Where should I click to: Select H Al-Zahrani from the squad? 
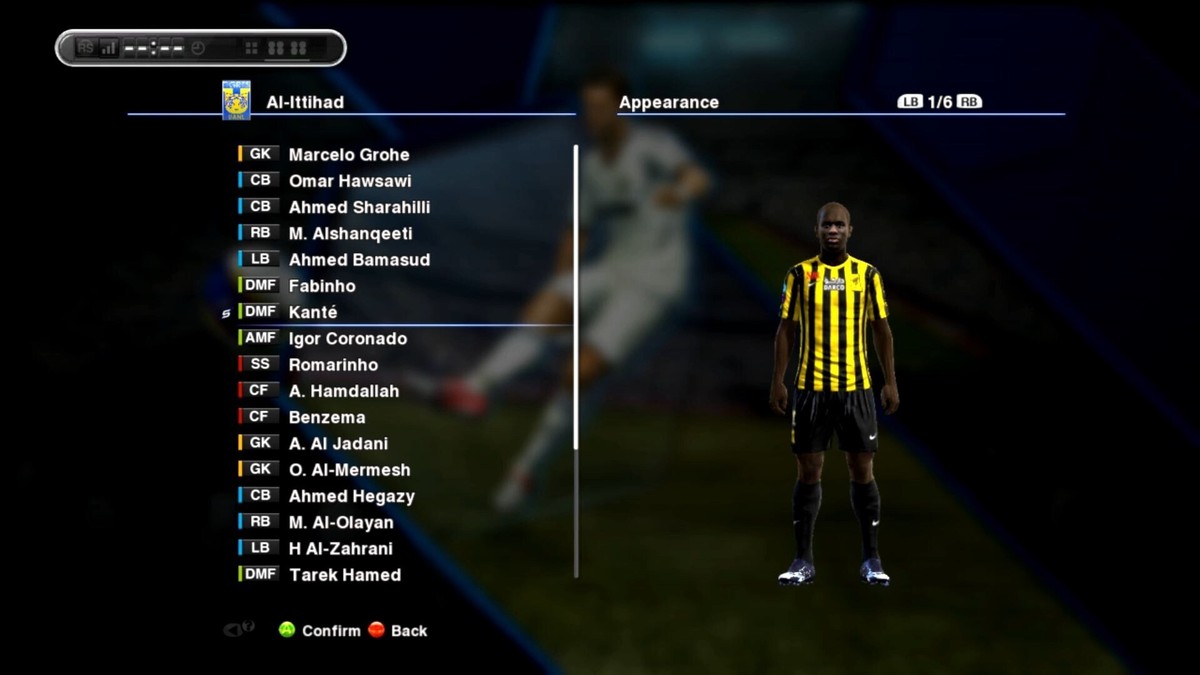pos(340,548)
